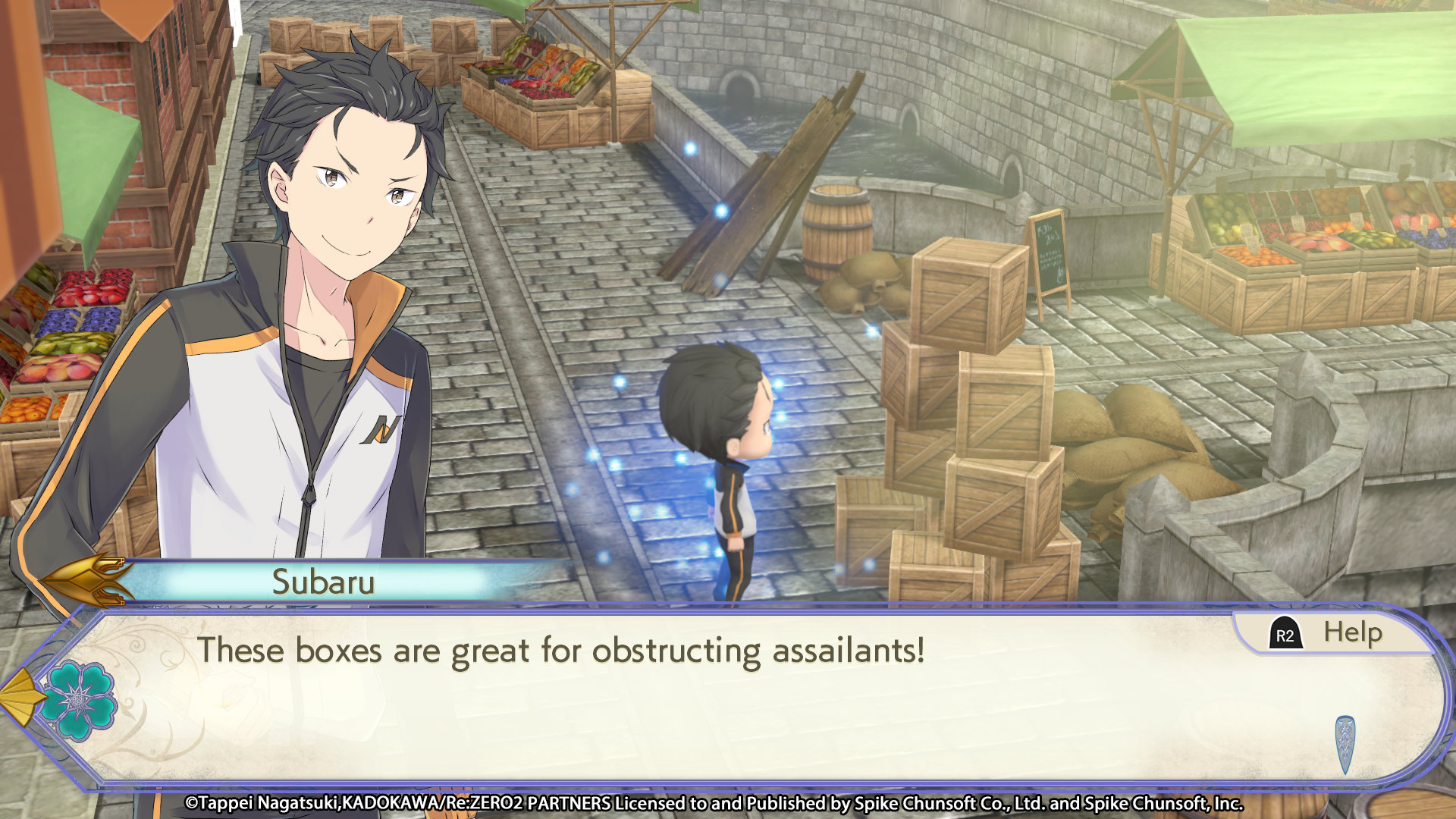Click the teal flower emblem on the dialogue box
The image size is (1456, 819).
pyautogui.click(x=78, y=700)
